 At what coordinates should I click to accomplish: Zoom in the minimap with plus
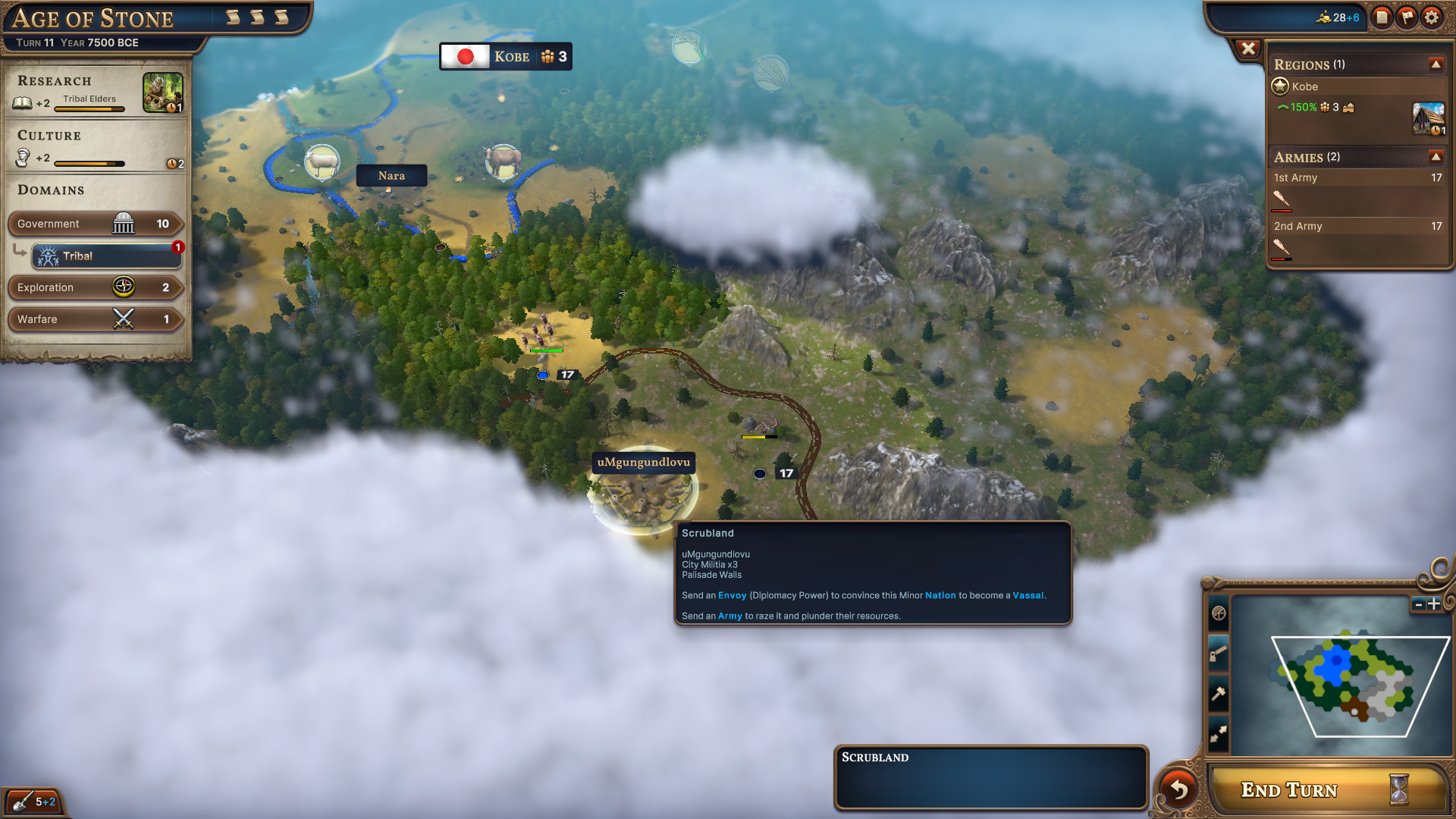[1434, 604]
